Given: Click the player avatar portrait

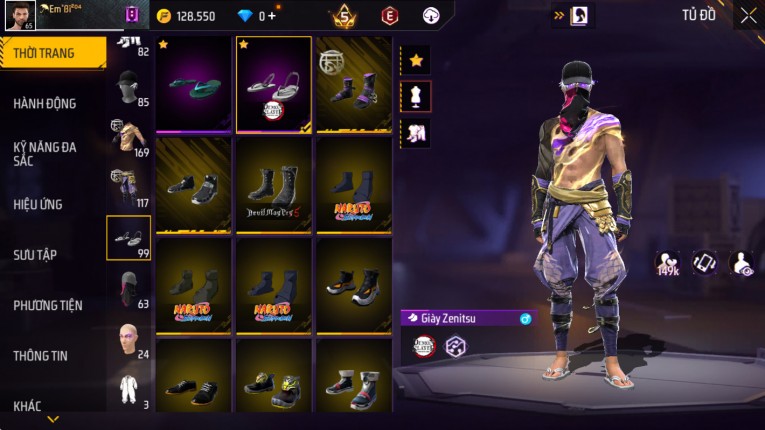Looking at the screenshot, I should coord(19,15).
